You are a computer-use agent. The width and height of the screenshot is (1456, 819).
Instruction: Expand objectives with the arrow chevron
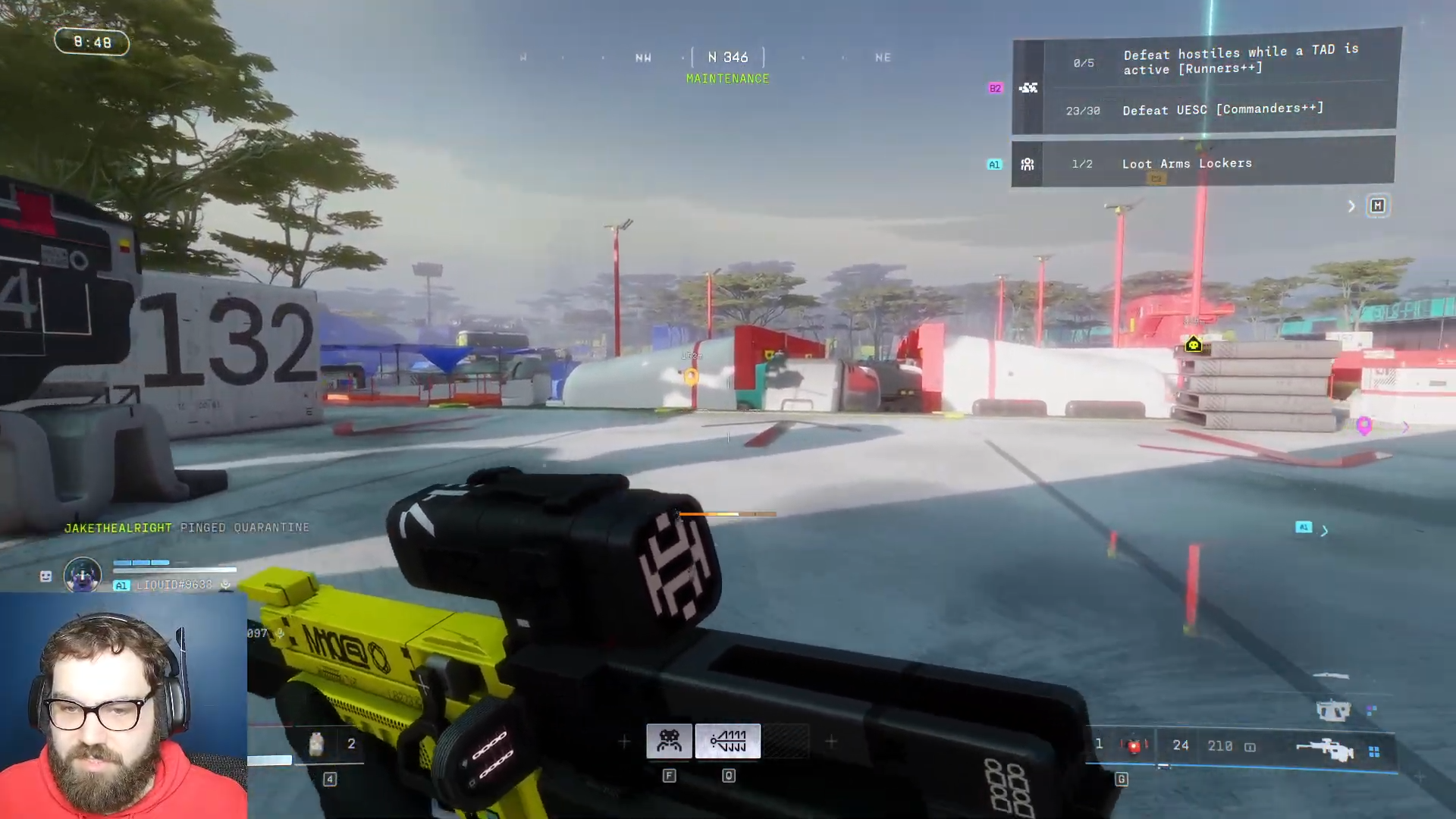pyautogui.click(x=1351, y=206)
